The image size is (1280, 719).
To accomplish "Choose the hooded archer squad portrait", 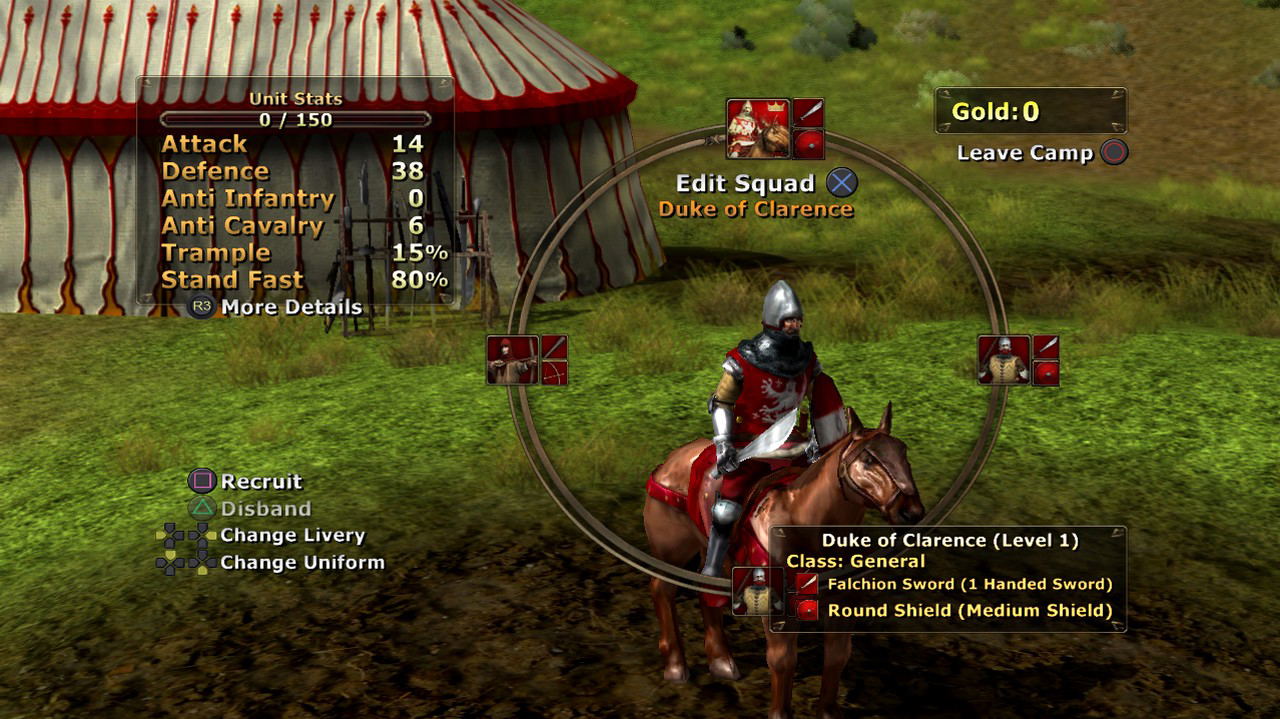I will 512,360.
